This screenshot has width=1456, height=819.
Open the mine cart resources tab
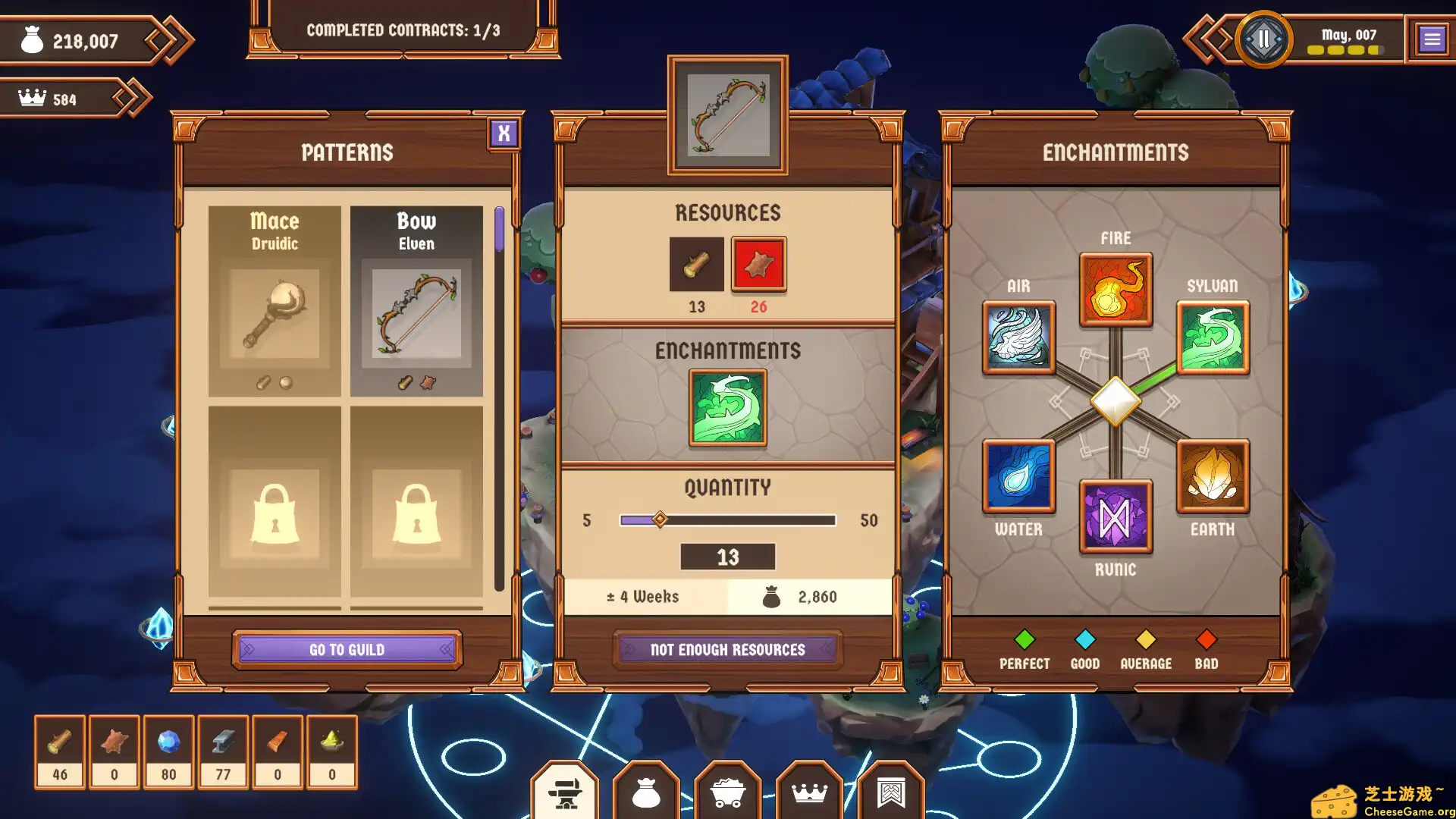click(728, 793)
